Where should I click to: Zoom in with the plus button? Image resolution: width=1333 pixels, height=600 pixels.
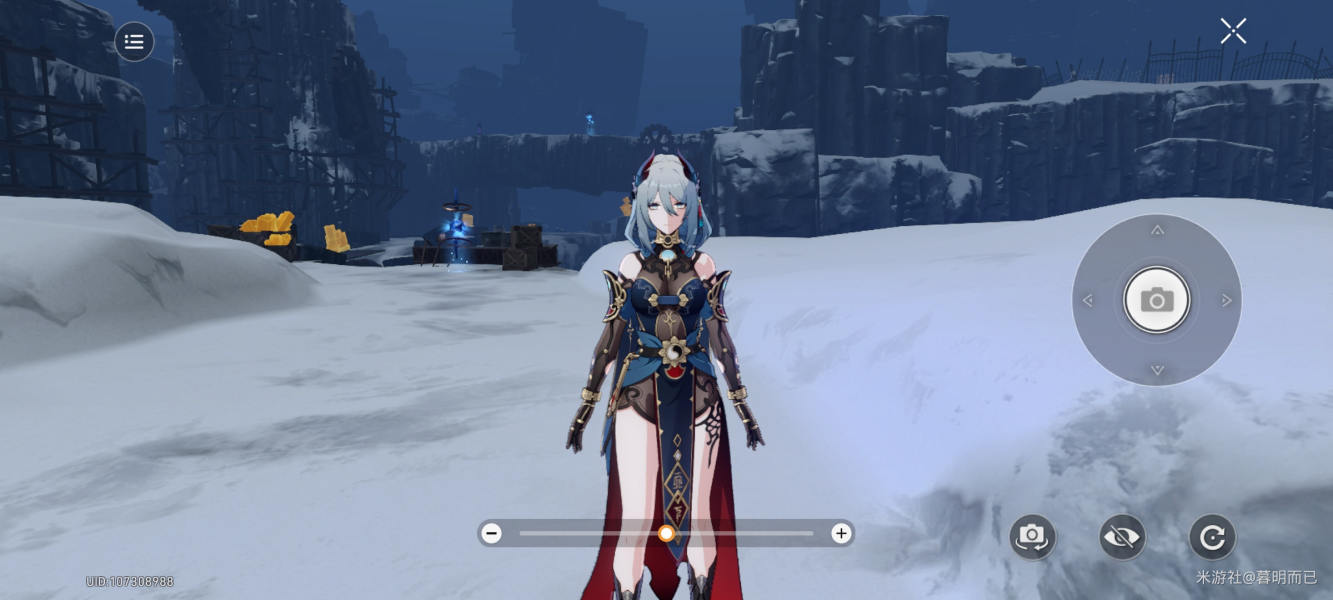pyautogui.click(x=841, y=533)
